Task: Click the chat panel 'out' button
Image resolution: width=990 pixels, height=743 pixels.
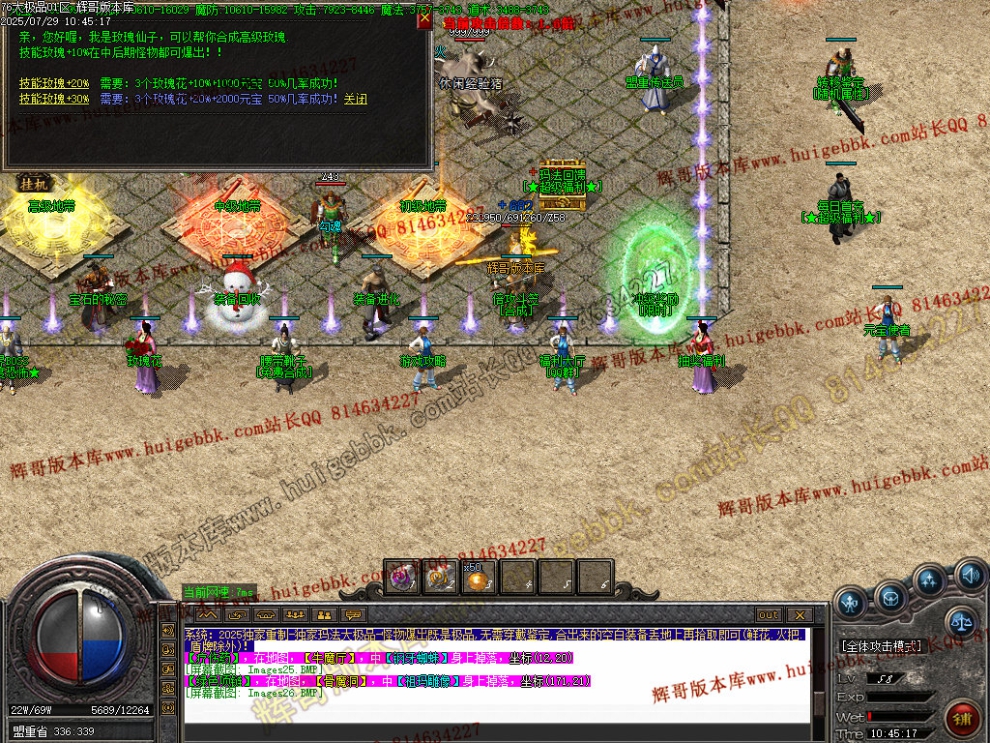Action: pyautogui.click(x=768, y=615)
